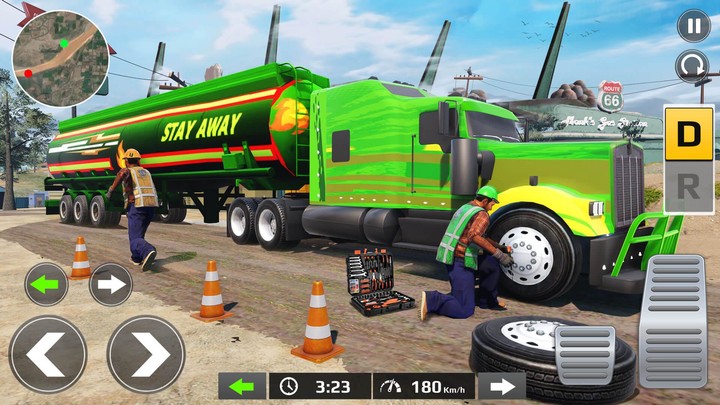Shift into Reverse gear
This screenshot has height=405, width=720.
tap(689, 187)
